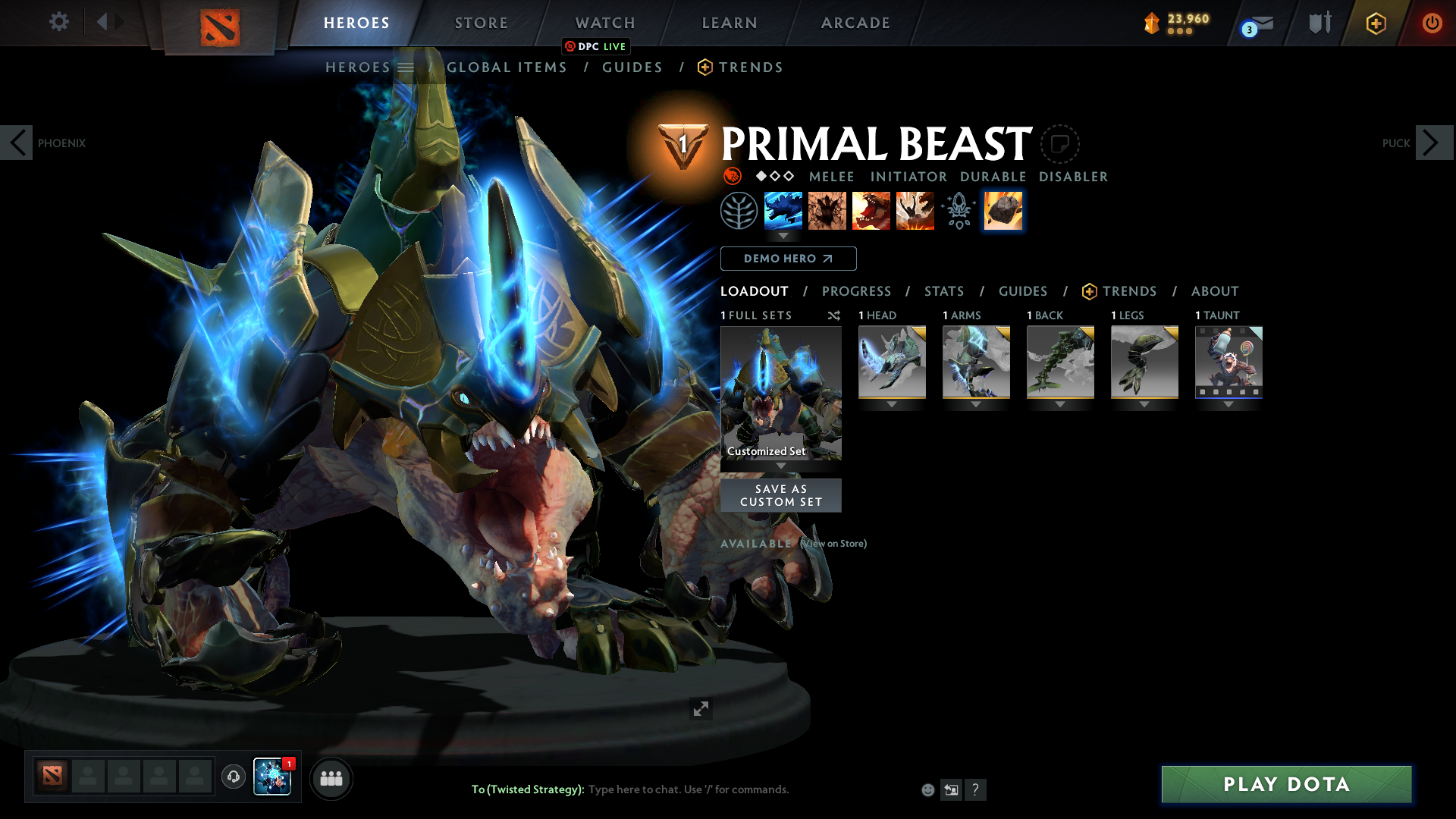Click the Pulverize ultimate ability icon
The width and height of the screenshot is (1456, 819).
click(915, 211)
